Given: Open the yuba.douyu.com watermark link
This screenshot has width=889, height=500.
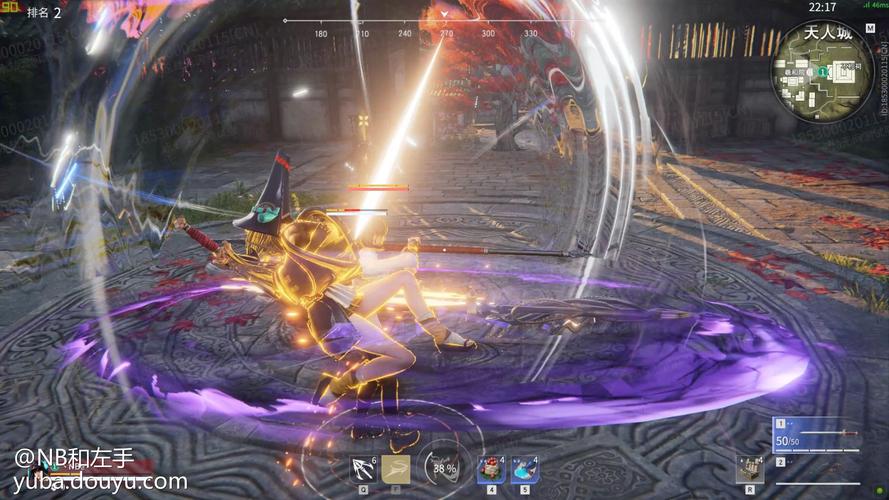Looking at the screenshot, I should tap(100, 482).
